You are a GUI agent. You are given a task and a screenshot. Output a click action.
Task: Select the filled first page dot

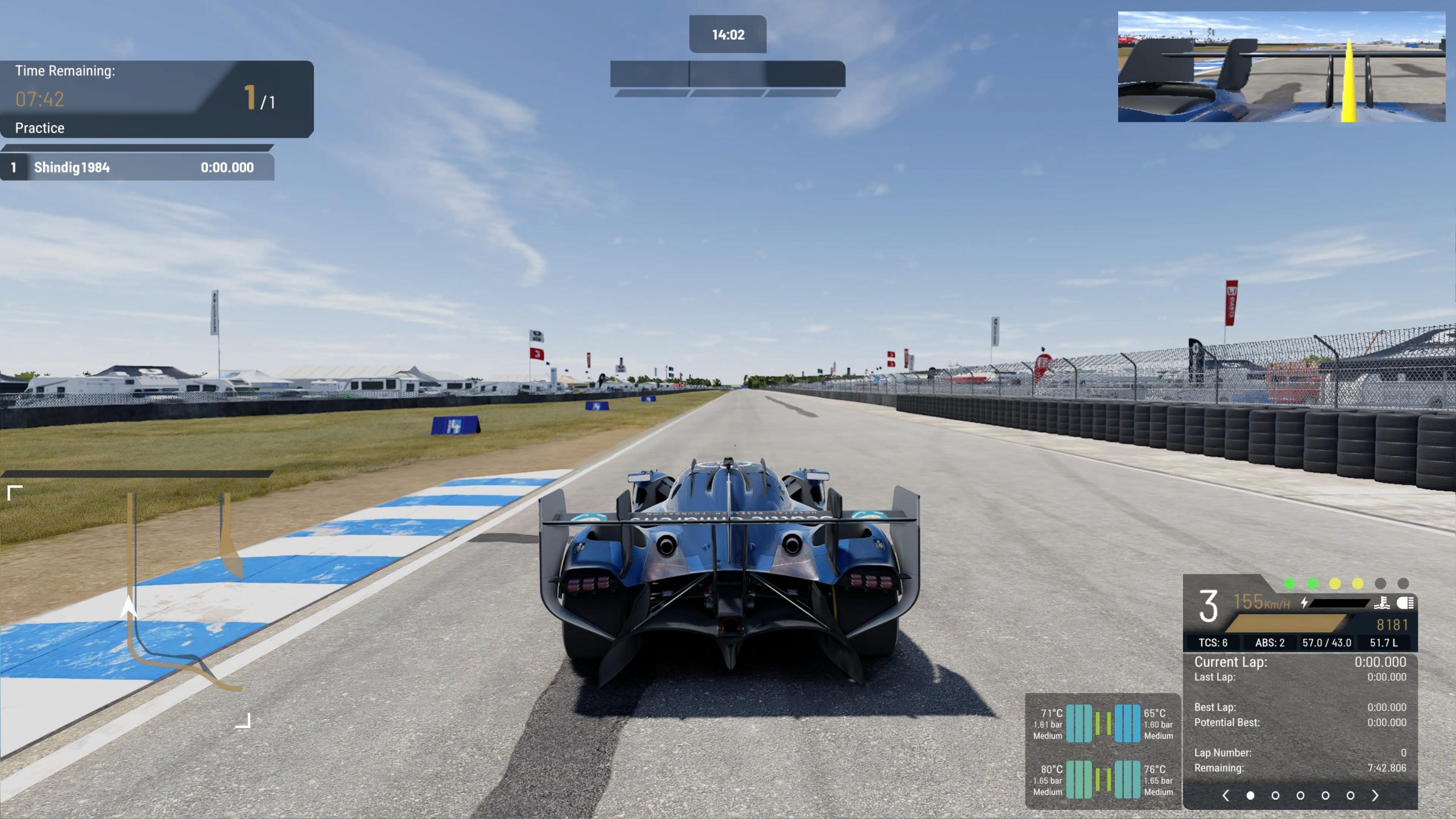(1250, 795)
